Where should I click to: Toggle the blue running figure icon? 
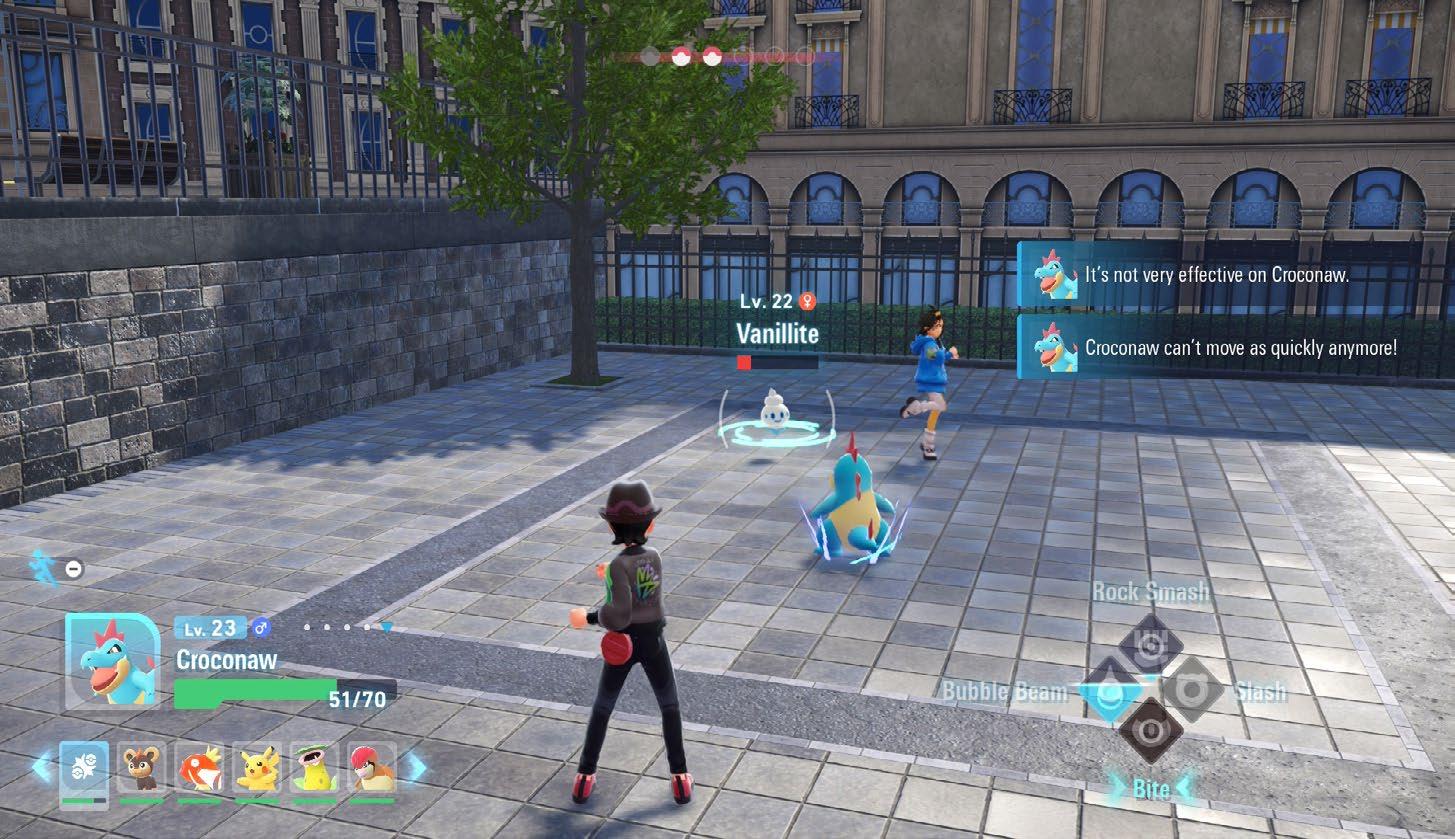coord(44,567)
